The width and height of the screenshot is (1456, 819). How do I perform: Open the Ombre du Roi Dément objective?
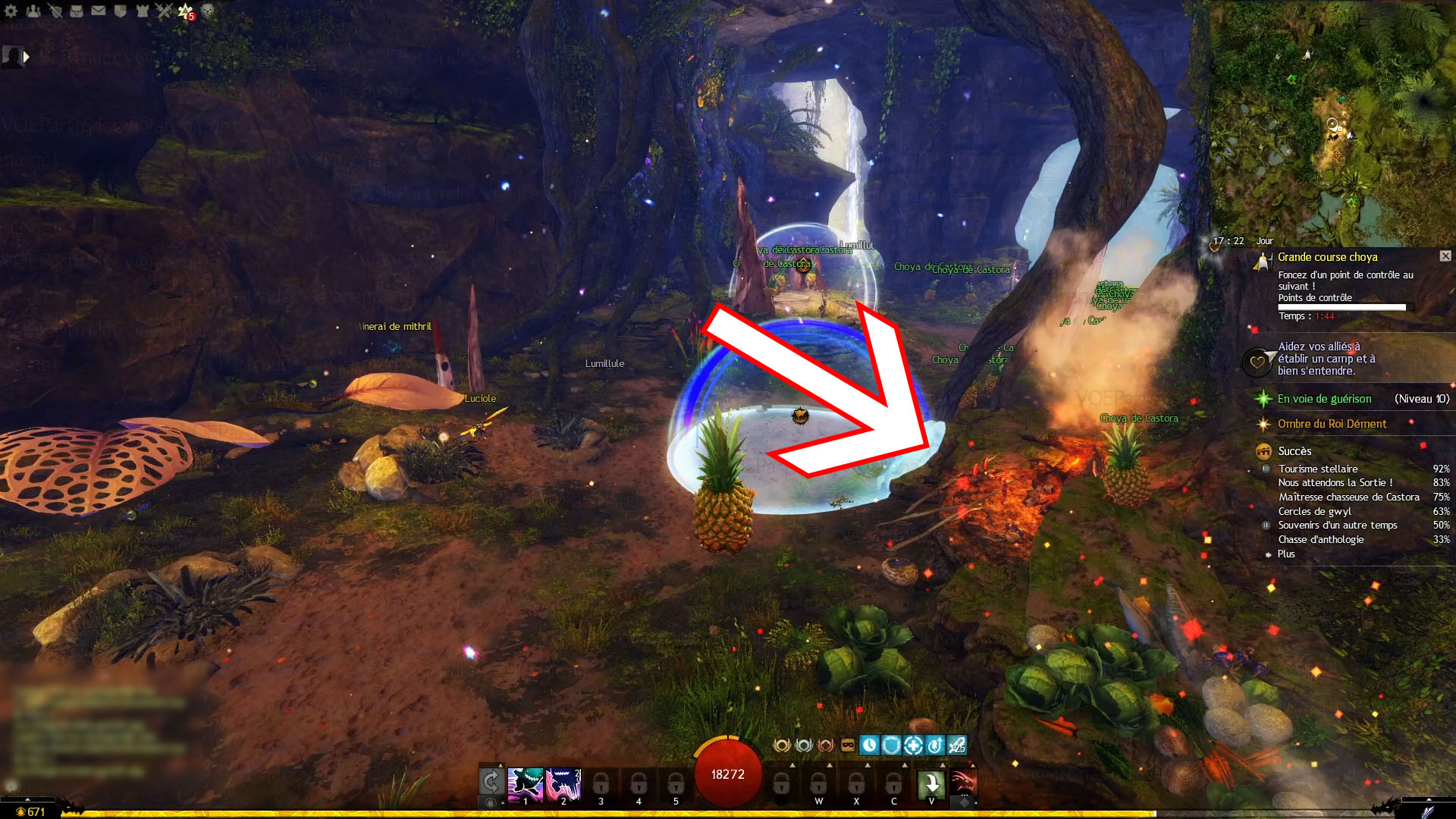[1332, 424]
